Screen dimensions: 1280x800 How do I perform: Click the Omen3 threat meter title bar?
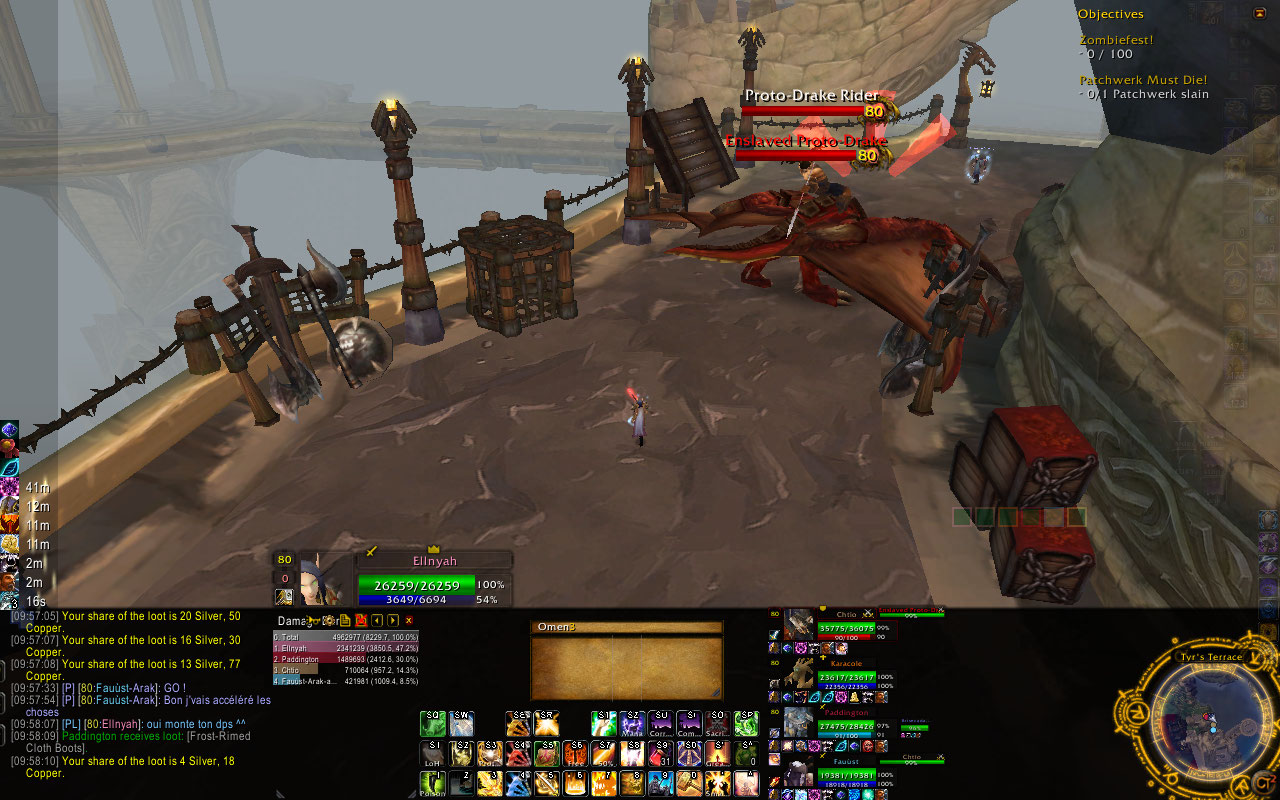click(x=626, y=628)
